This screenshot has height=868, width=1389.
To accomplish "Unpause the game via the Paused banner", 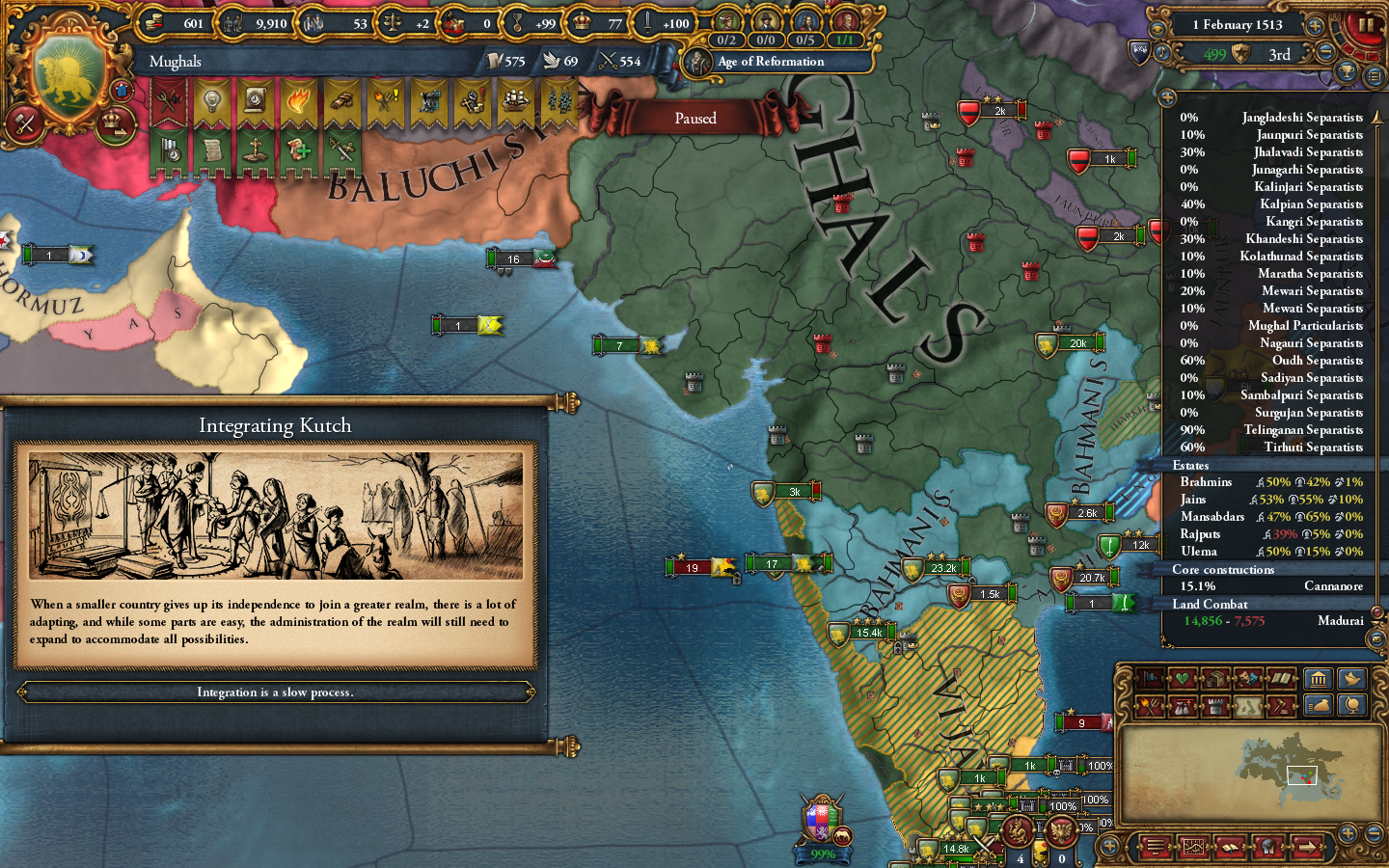I will (x=696, y=117).
